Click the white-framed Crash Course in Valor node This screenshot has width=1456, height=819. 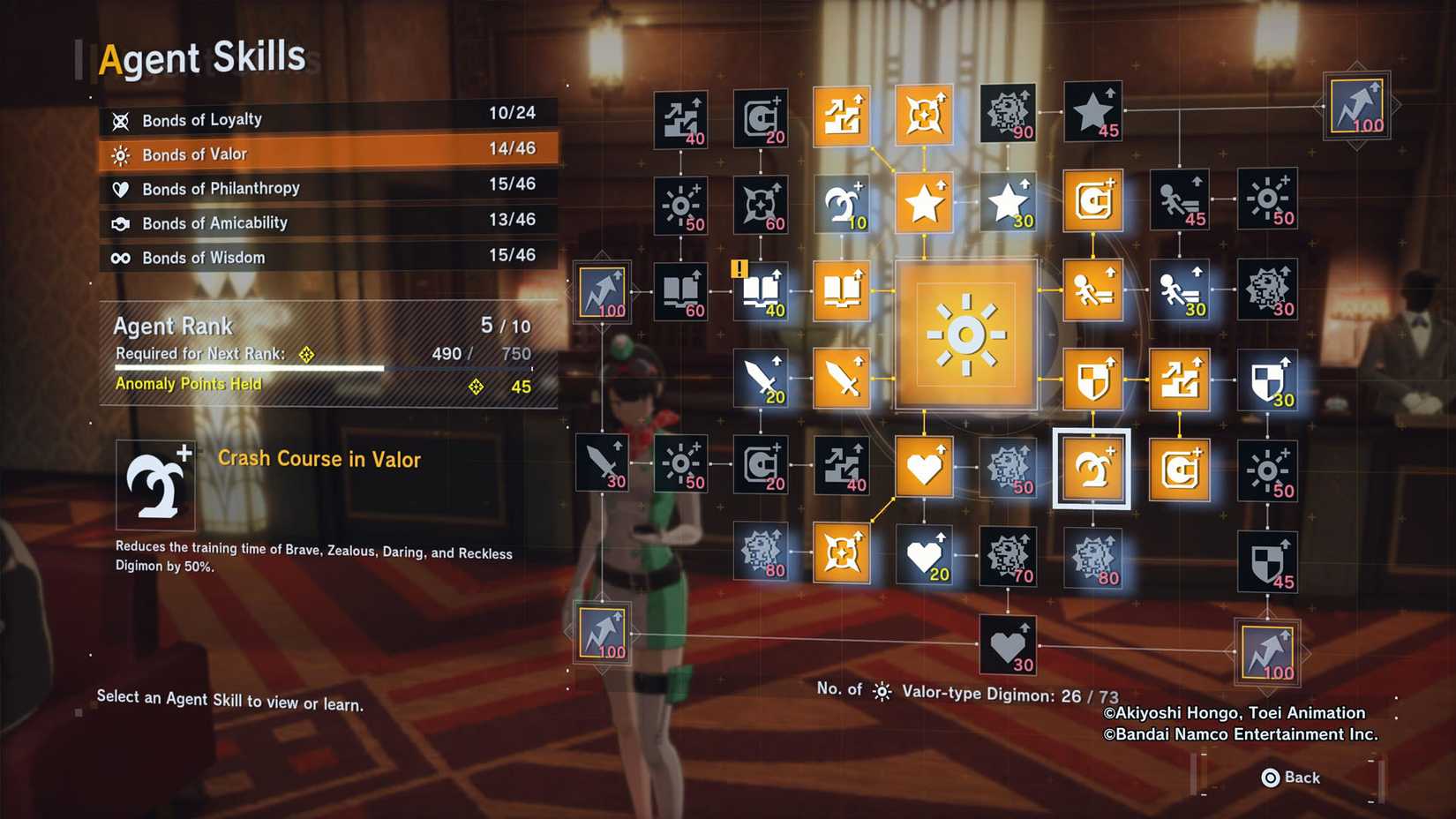(x=1092, y=468)
